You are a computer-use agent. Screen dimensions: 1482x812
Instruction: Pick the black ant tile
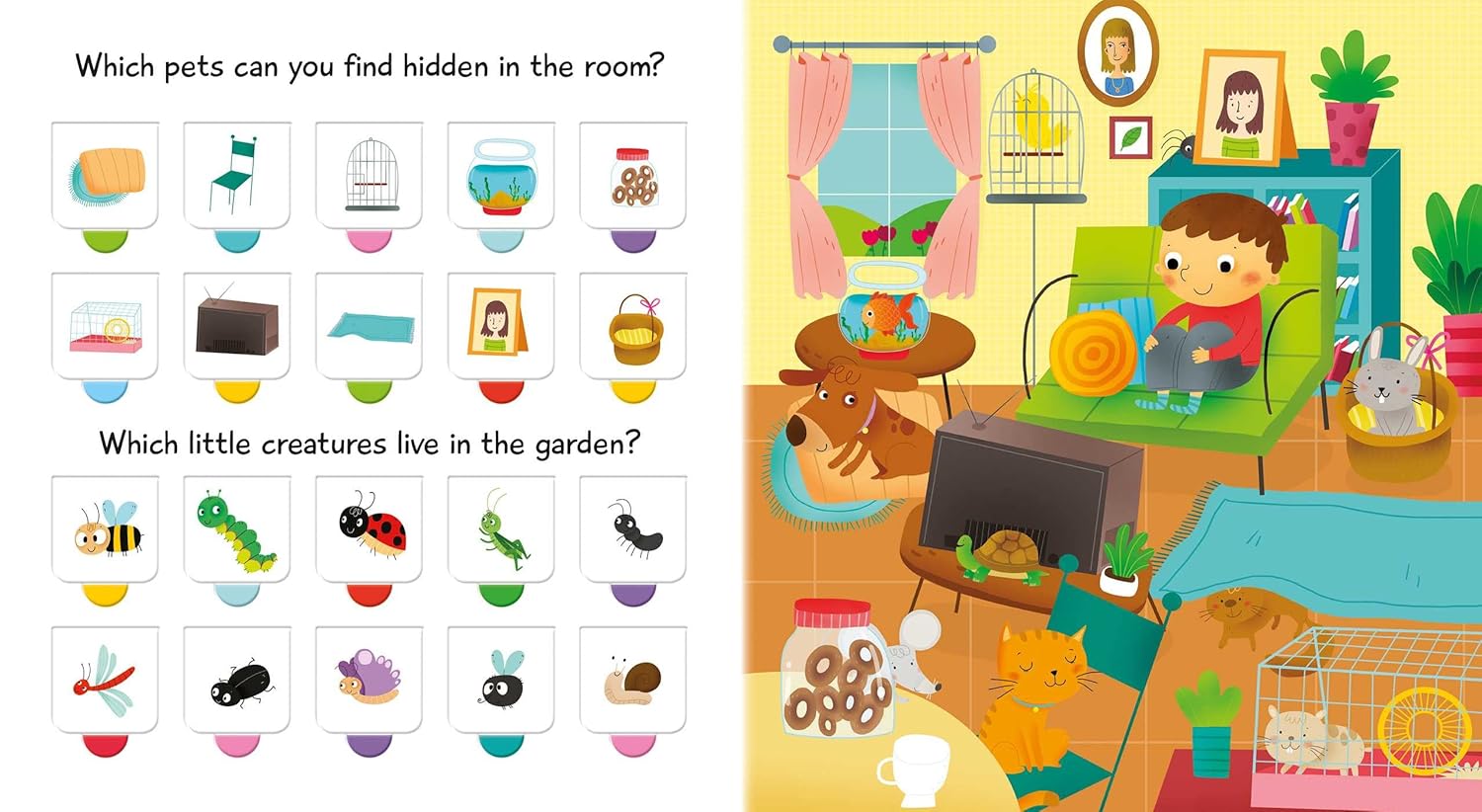point(633,529)
